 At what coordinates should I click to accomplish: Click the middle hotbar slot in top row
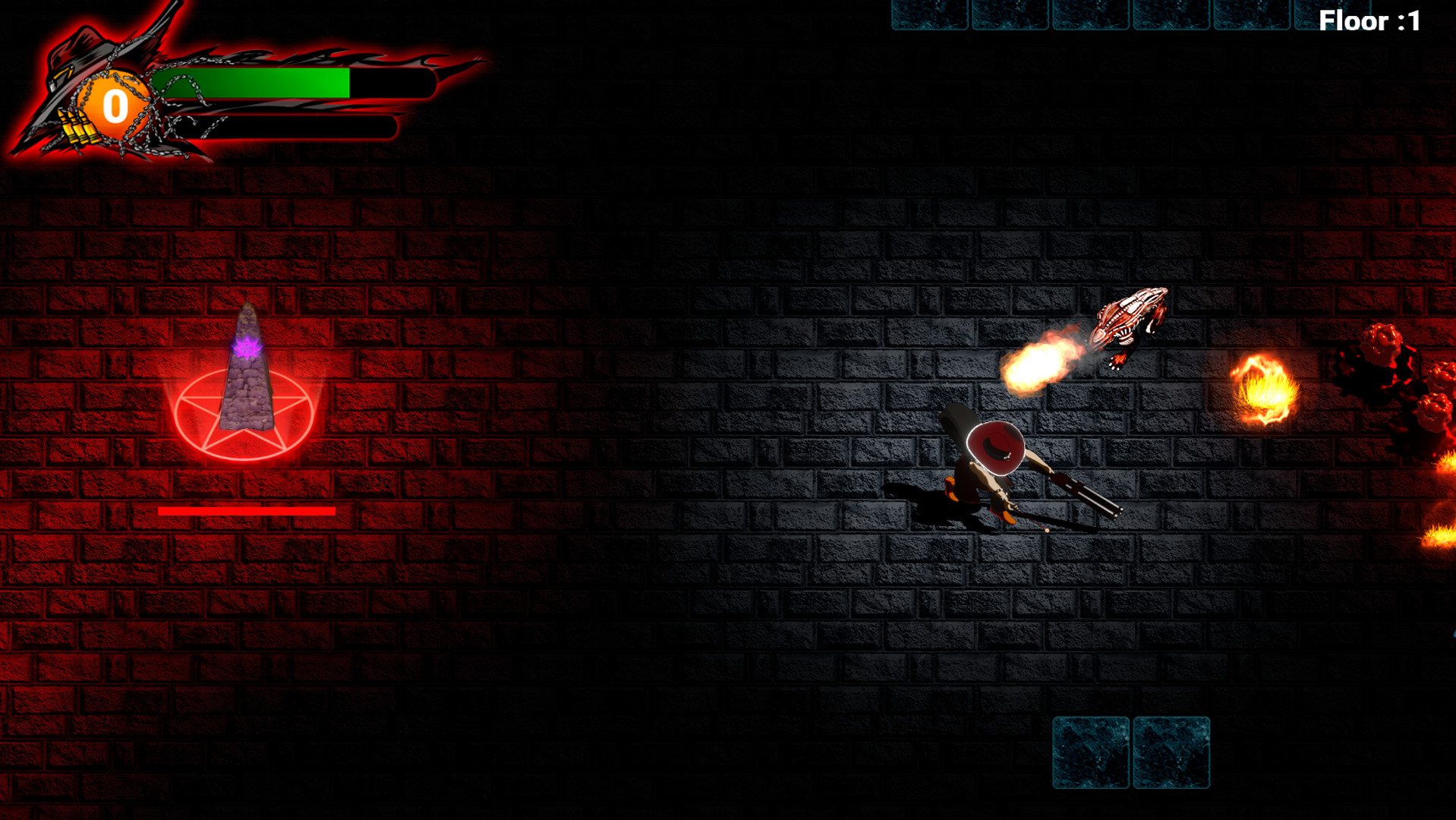click(1091, 12)
